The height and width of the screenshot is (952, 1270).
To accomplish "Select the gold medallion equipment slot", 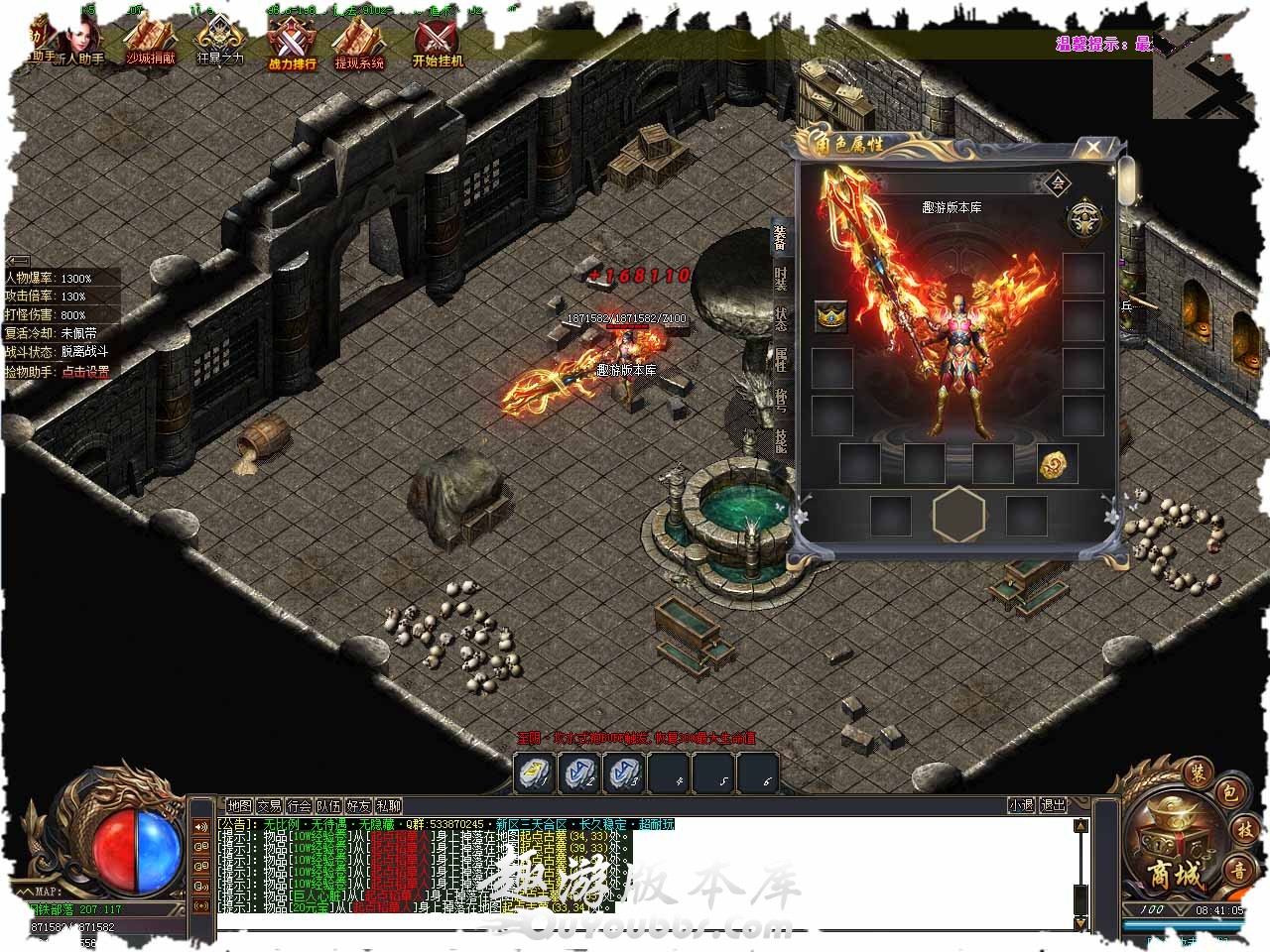I will pos(1058,464).
